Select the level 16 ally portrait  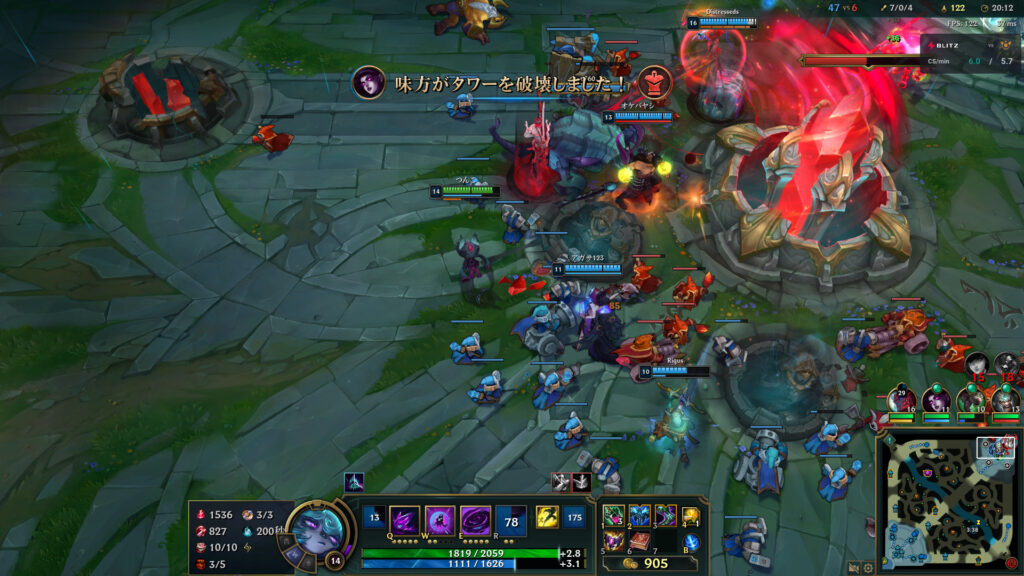(x=903, y=399)
